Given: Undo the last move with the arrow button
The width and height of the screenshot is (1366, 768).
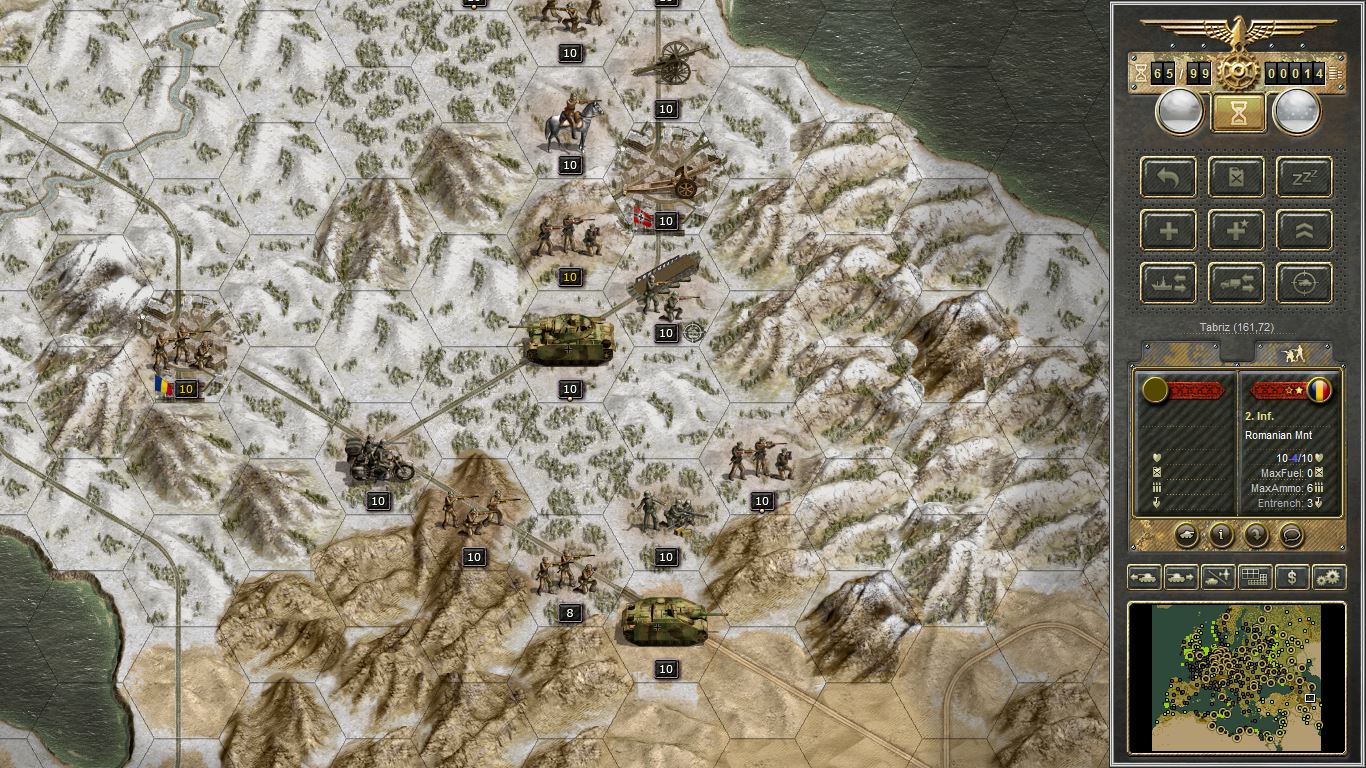Looking at the screenshot, I should [x=1168, y=177].
